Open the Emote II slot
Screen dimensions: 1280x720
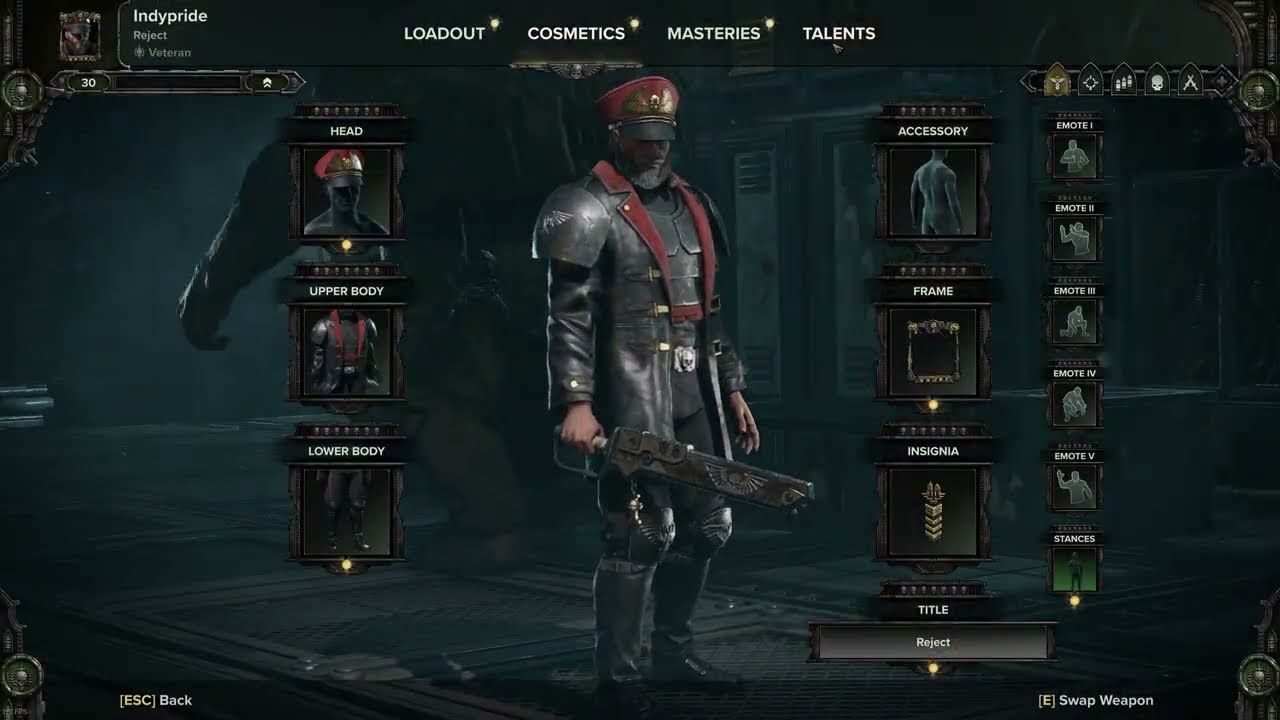[x=1075, y=240]
